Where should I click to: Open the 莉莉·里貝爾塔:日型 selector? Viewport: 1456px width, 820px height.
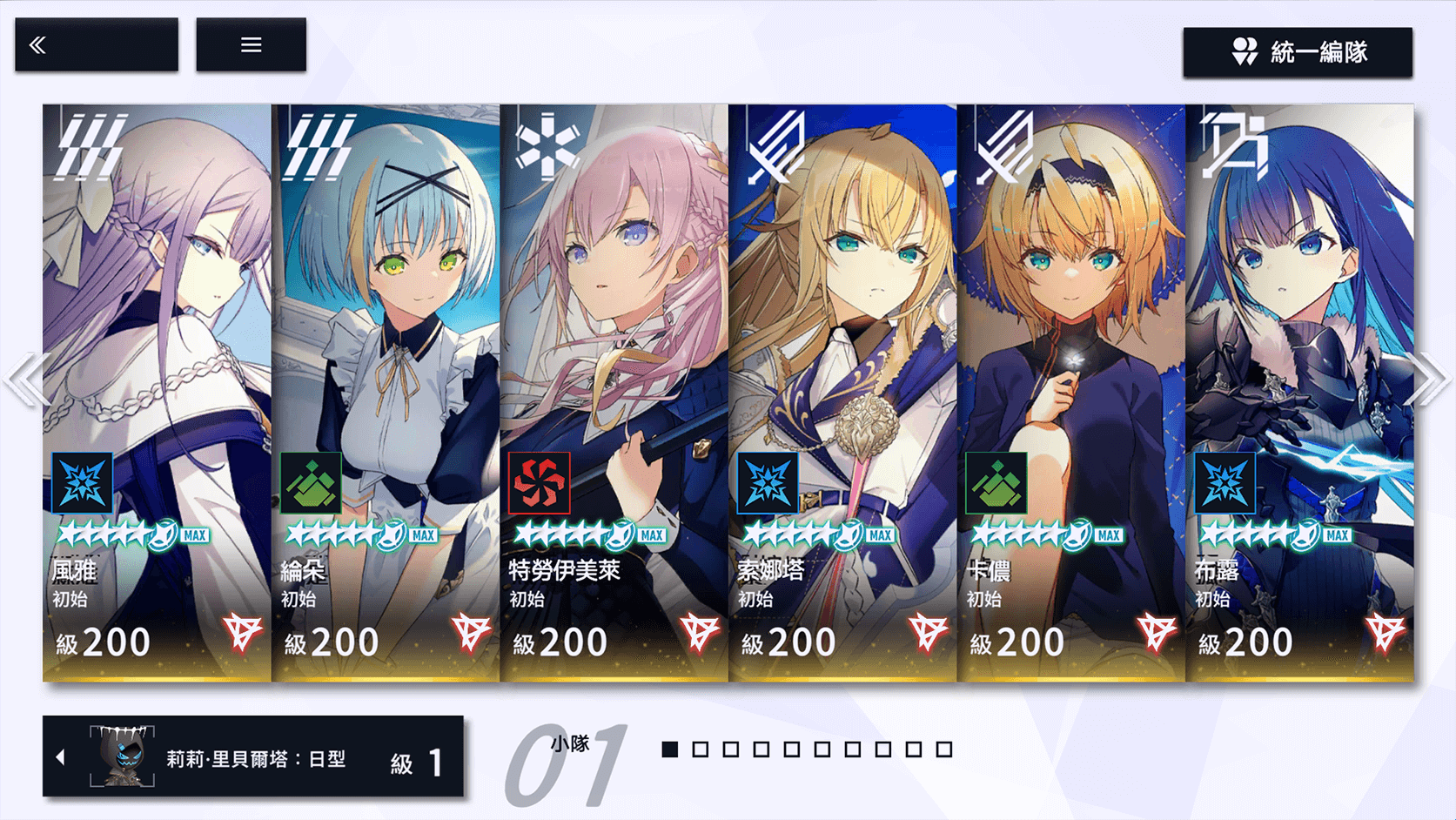pyautogui.click(x=252, y=757)
